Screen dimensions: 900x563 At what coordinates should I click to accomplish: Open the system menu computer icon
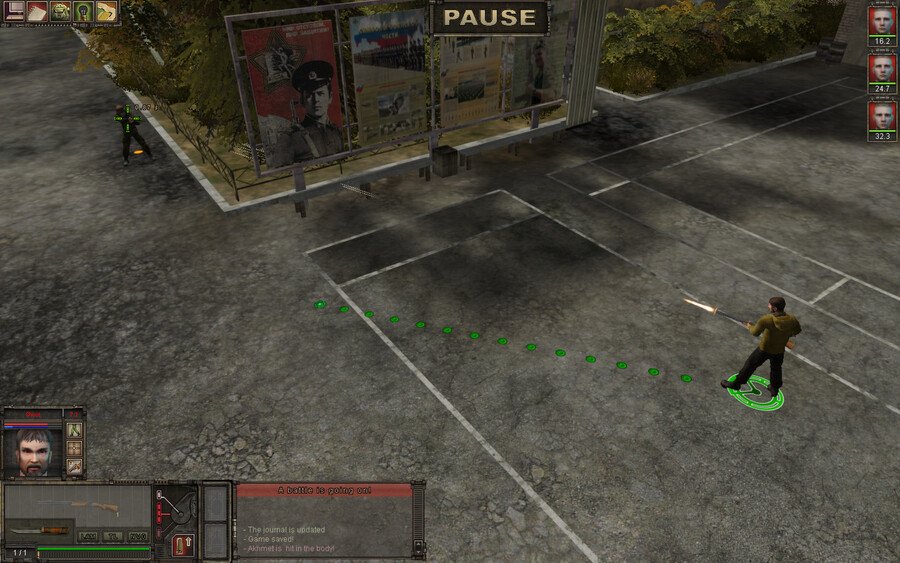pos(15,11)
